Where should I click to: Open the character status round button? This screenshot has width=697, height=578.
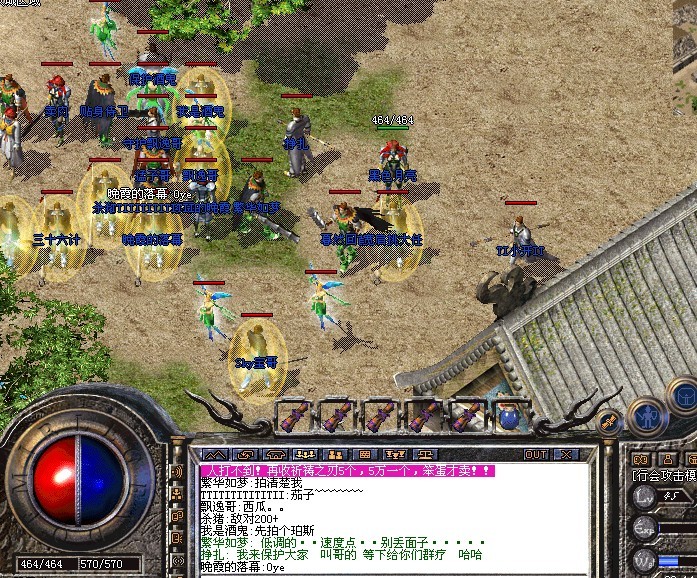645,415
